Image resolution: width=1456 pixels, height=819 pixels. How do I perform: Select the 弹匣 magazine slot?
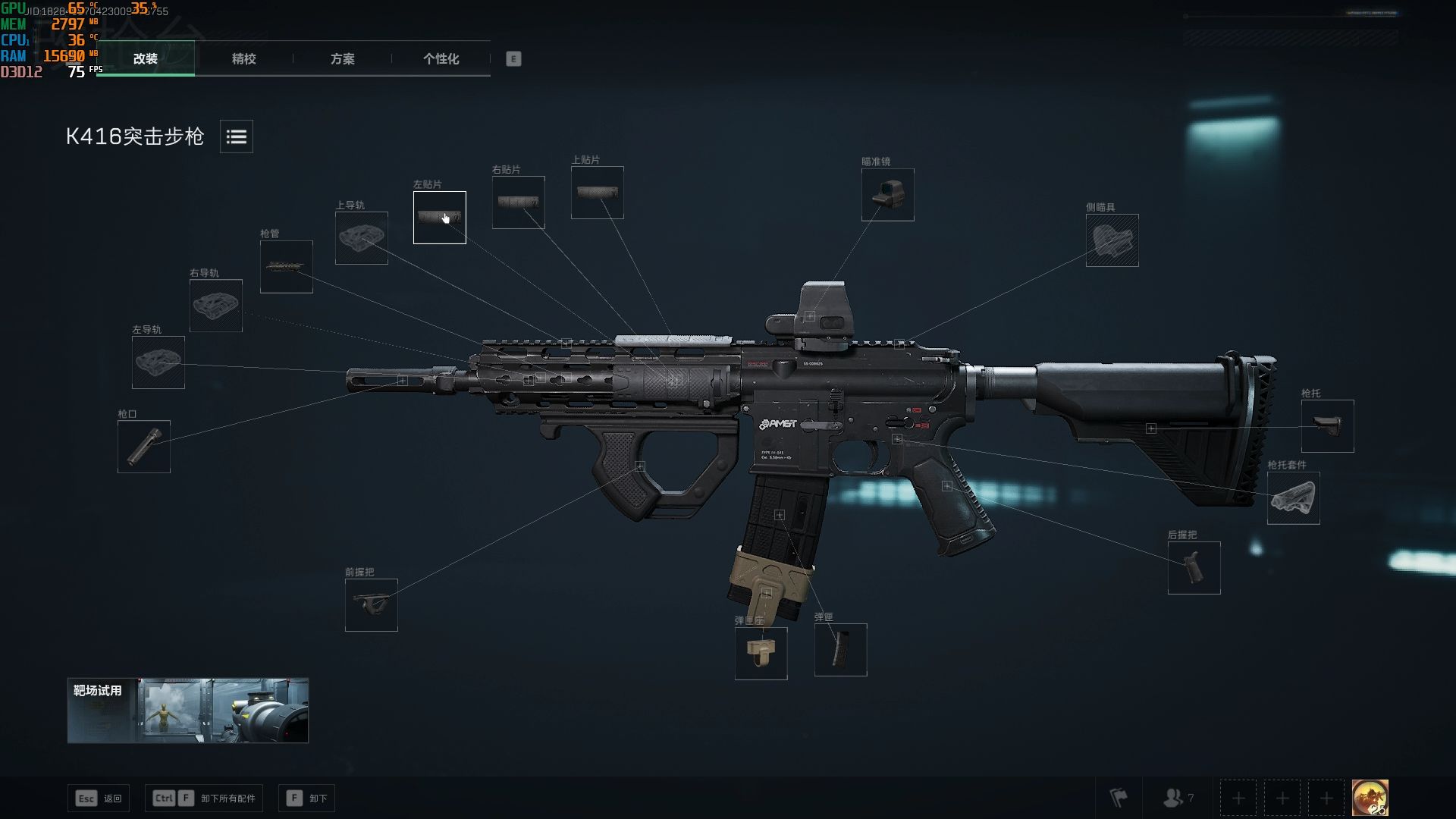click(840, 650)
